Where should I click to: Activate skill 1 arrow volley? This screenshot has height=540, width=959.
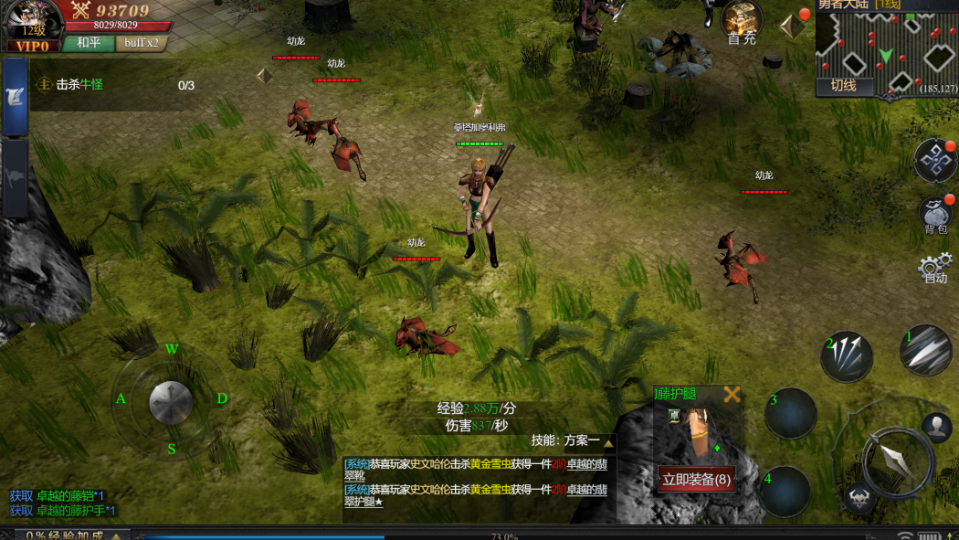[x=926, y=350]
